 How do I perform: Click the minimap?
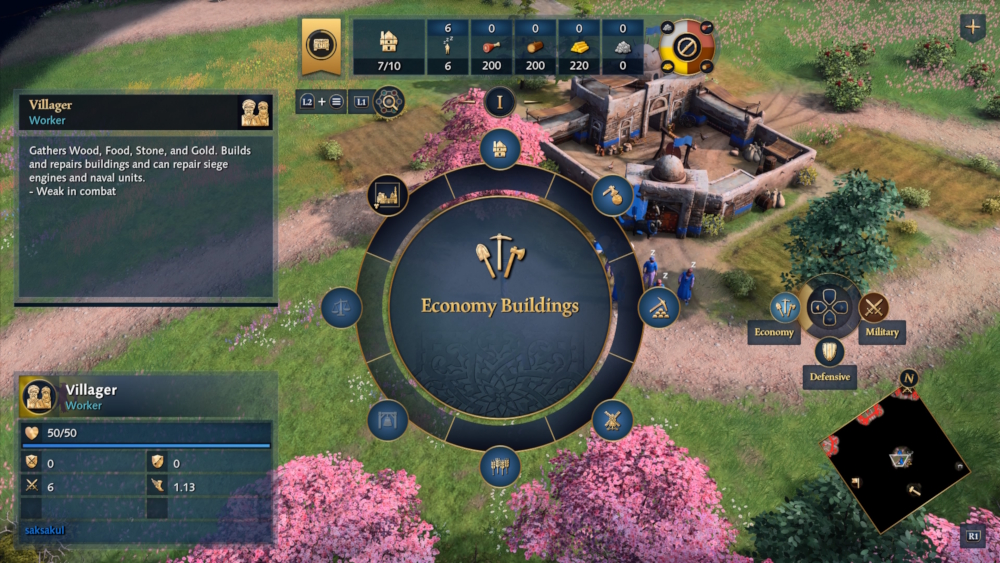893,458
